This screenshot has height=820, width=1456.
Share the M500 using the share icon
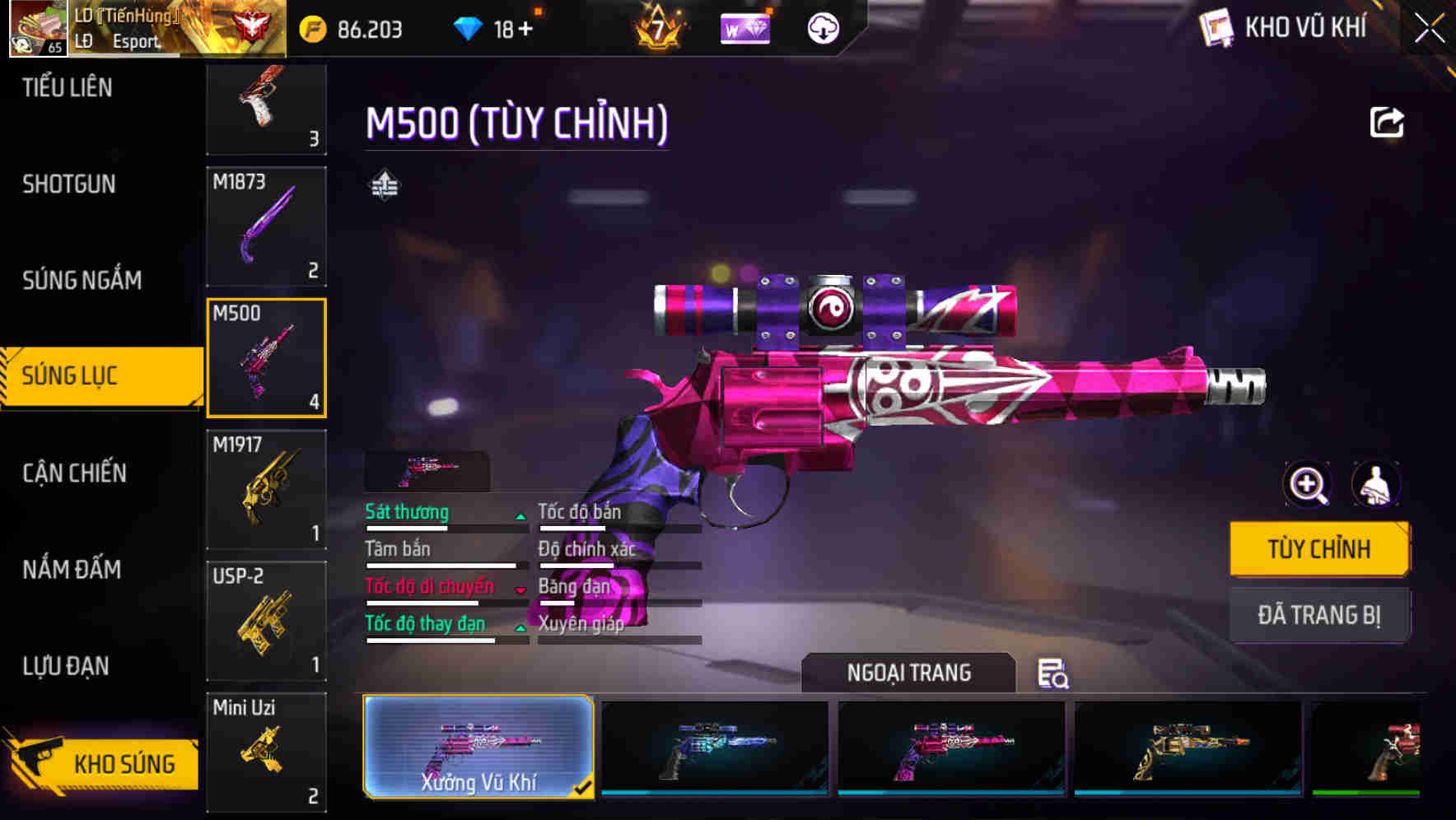pyautogui.click(x=1386, y=122)
